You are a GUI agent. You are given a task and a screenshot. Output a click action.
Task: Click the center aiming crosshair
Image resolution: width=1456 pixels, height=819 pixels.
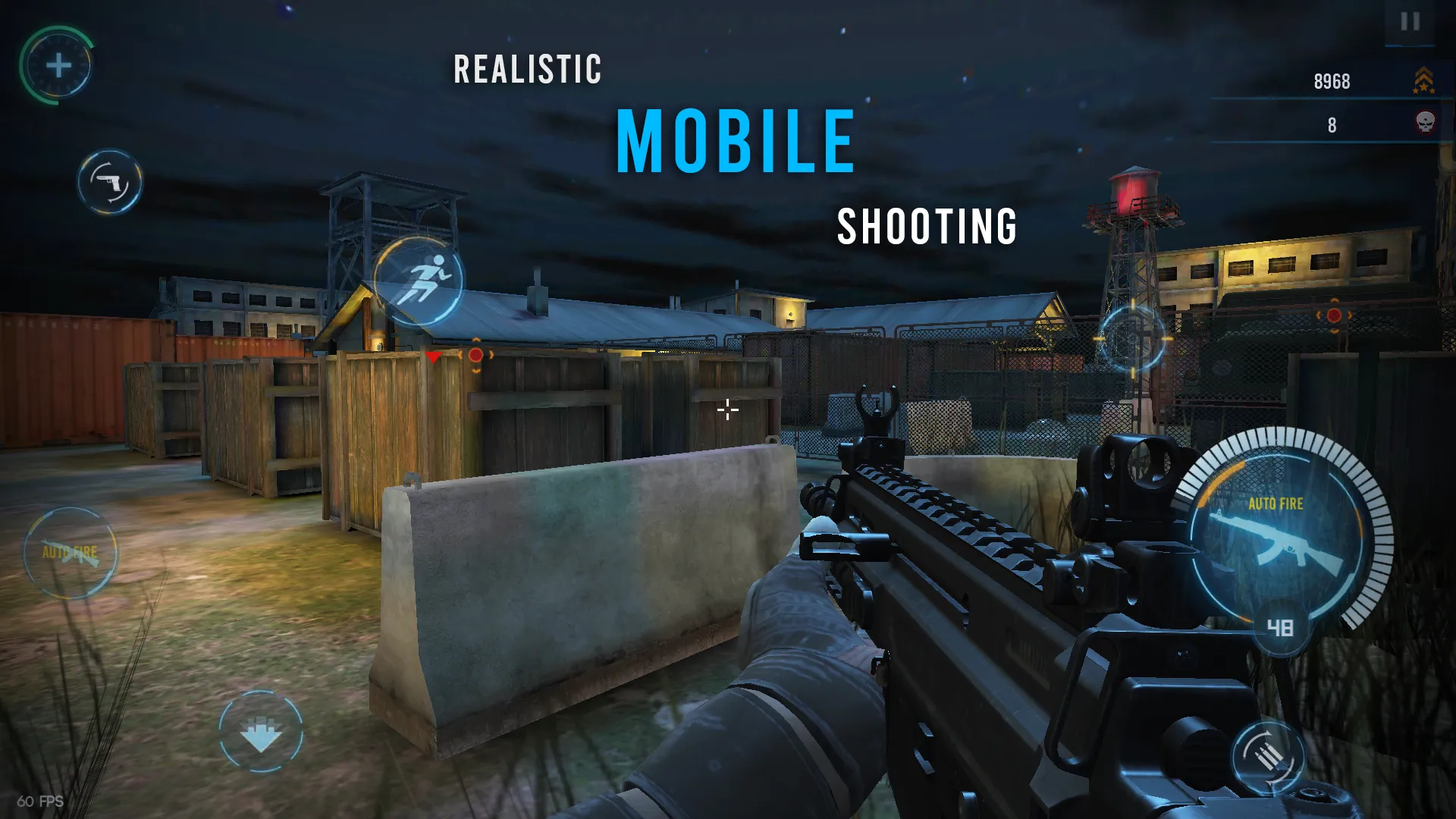[x=727, y=409]
